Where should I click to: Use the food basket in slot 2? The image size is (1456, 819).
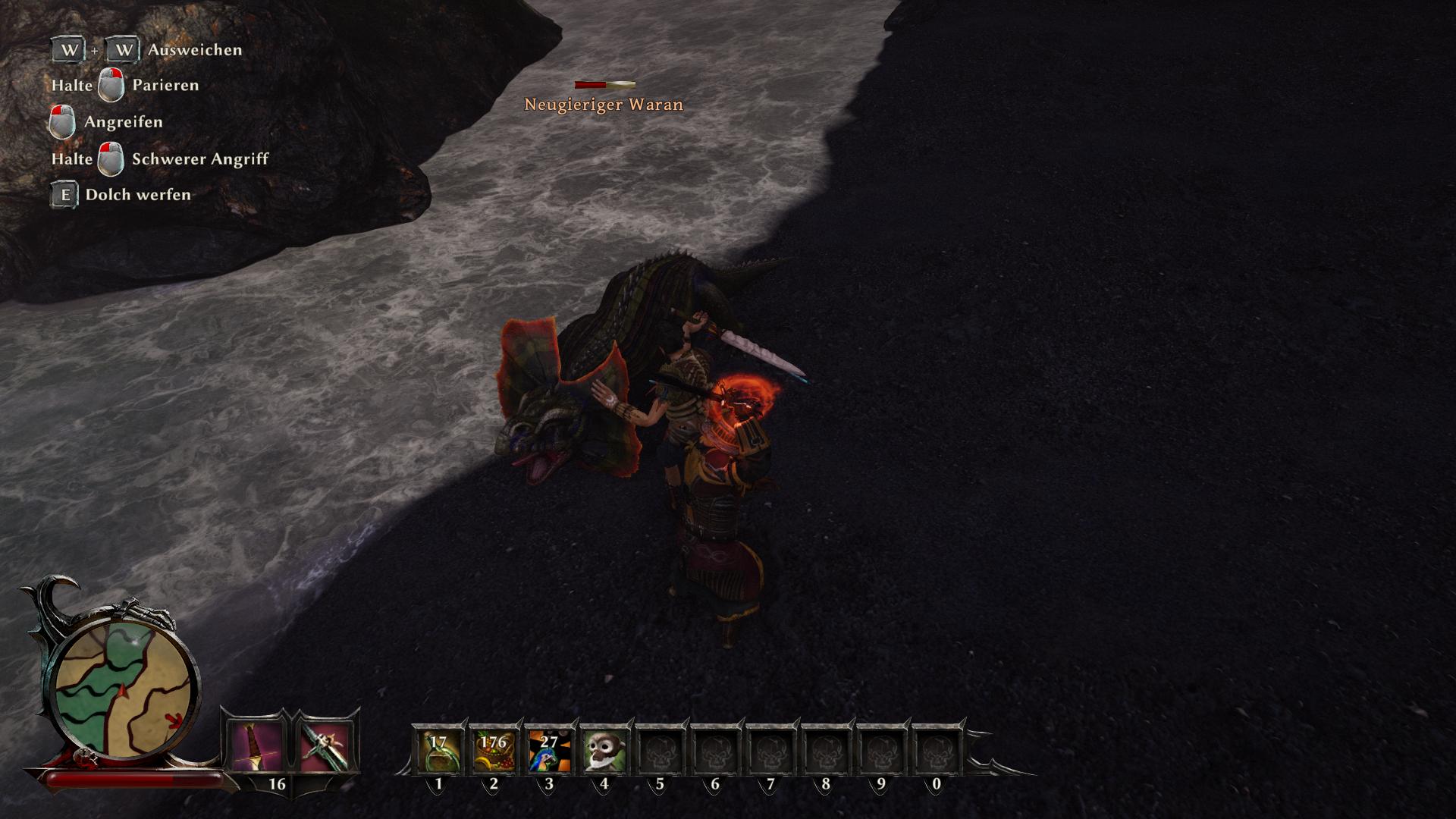point(494,750)
